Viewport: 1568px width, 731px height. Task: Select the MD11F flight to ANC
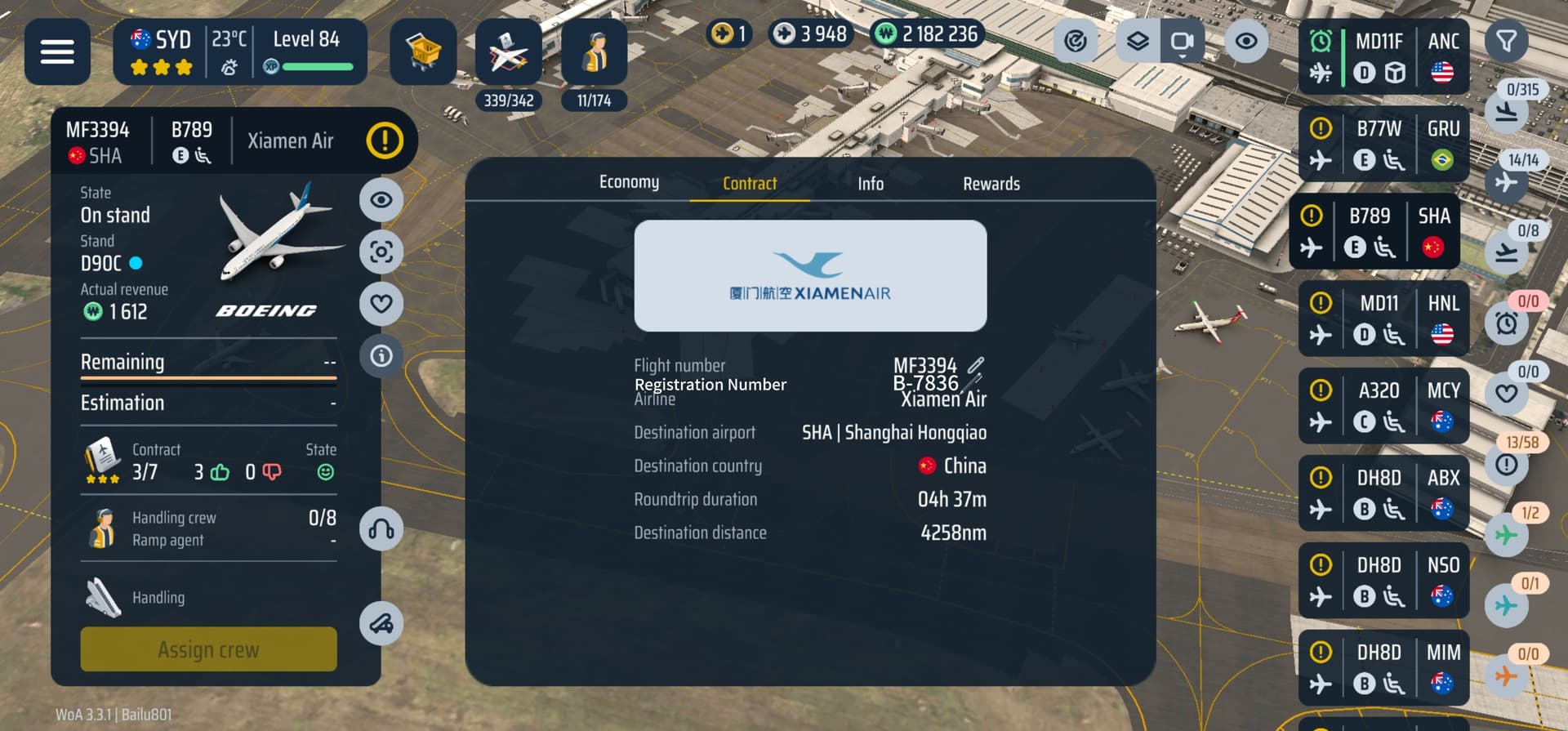tap(1383, 57)
